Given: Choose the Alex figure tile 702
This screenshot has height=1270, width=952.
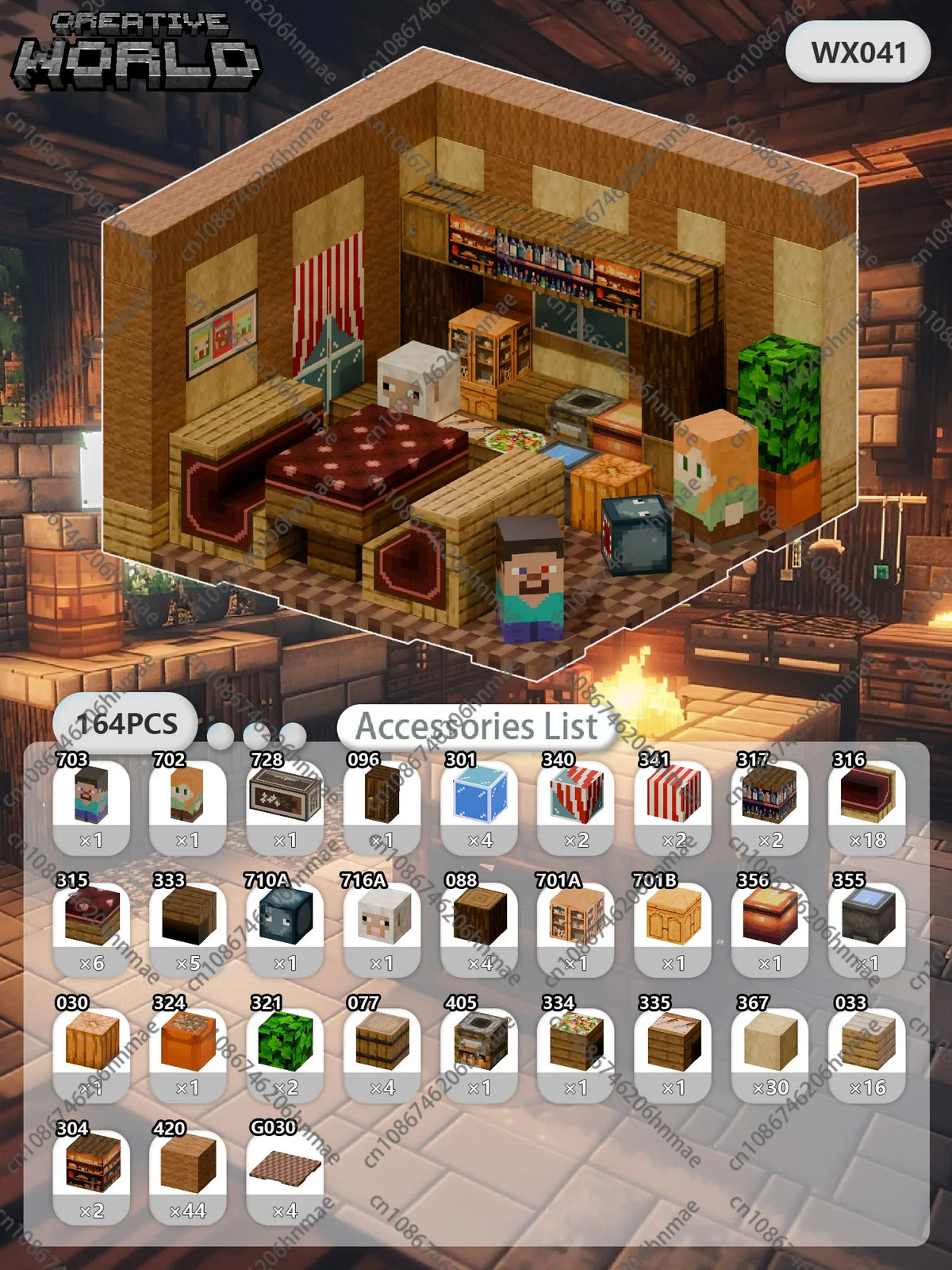Looking at the screenshot, I should pyautogui.click(x=188, y=795).
